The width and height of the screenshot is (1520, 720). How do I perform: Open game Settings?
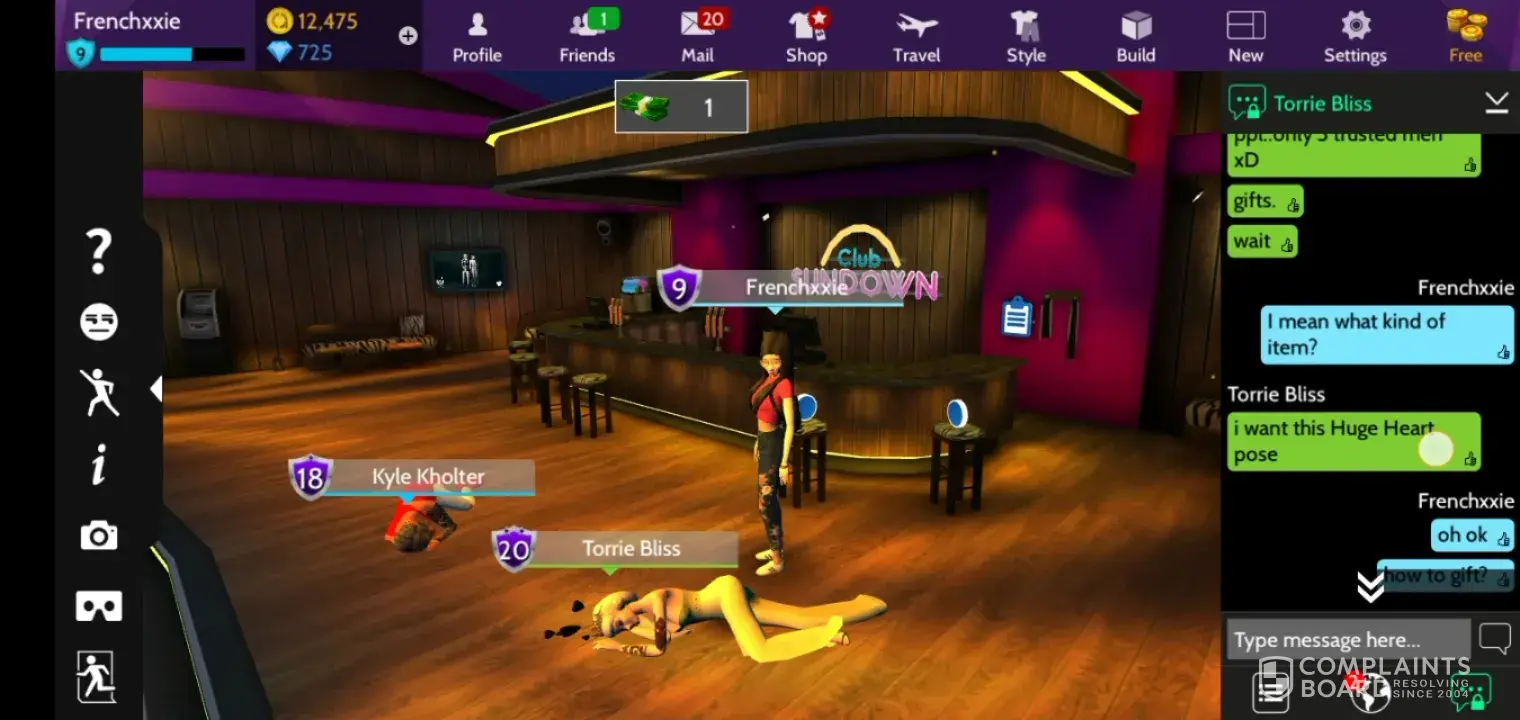coord(1355,36)
